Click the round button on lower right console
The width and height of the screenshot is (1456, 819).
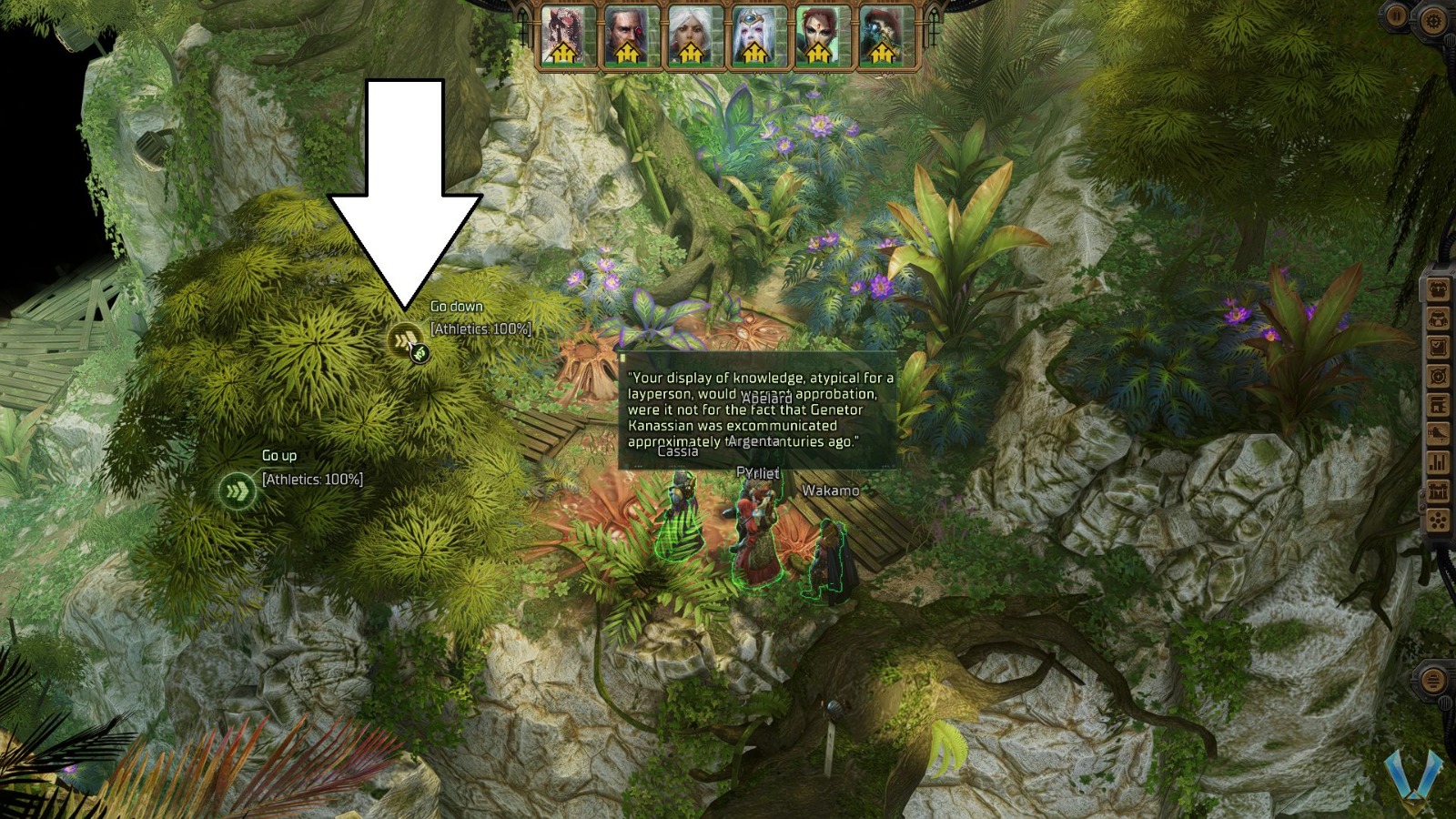pyautogui.click(x=1433, y=680)
